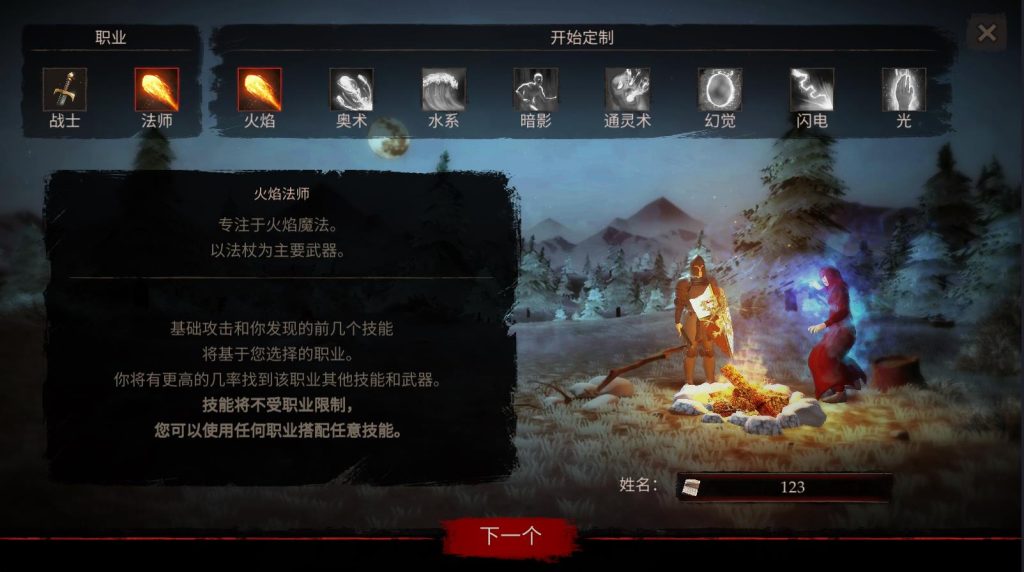The image size is (1024, 572).
Task: Select the 战士 warrior class
Action: point(64,90)
